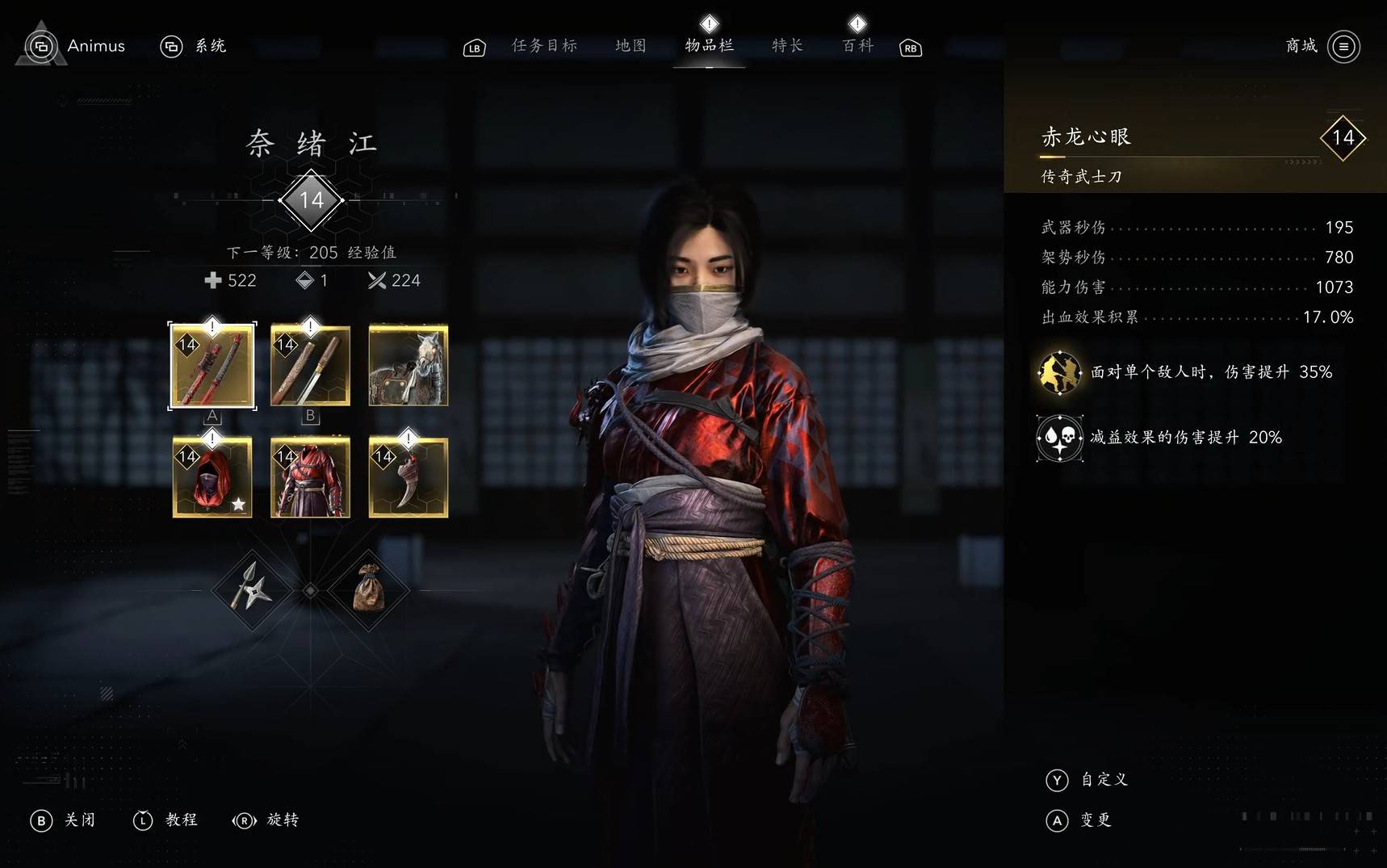Switch to the 百科 codex tab
The height and width of the screenshot is (868, 1387).
click(857, 46)
